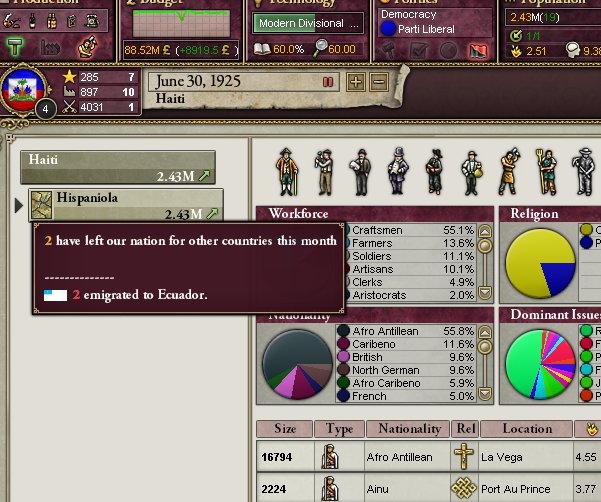Viewport: 601px width, 502px height.
Task: Sort the pop list by Size
Action: (285, 429)
